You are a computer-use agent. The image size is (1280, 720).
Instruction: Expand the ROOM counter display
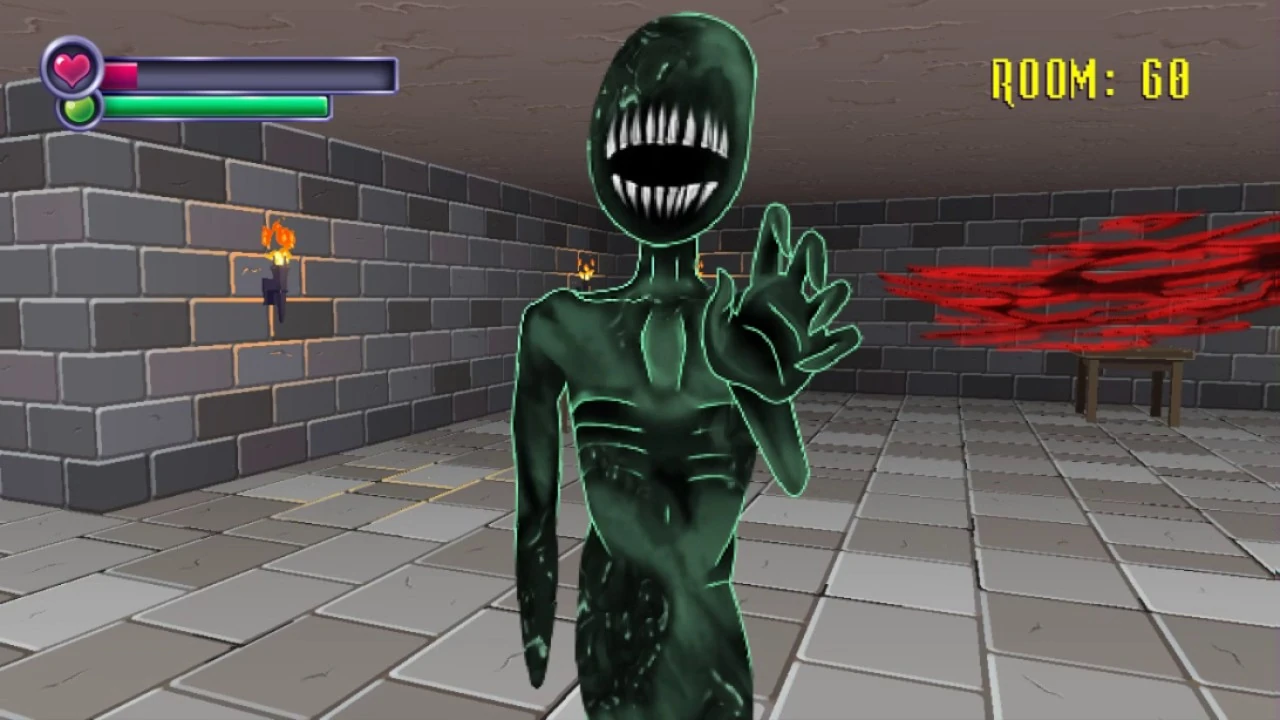[x=1090, y=80]
